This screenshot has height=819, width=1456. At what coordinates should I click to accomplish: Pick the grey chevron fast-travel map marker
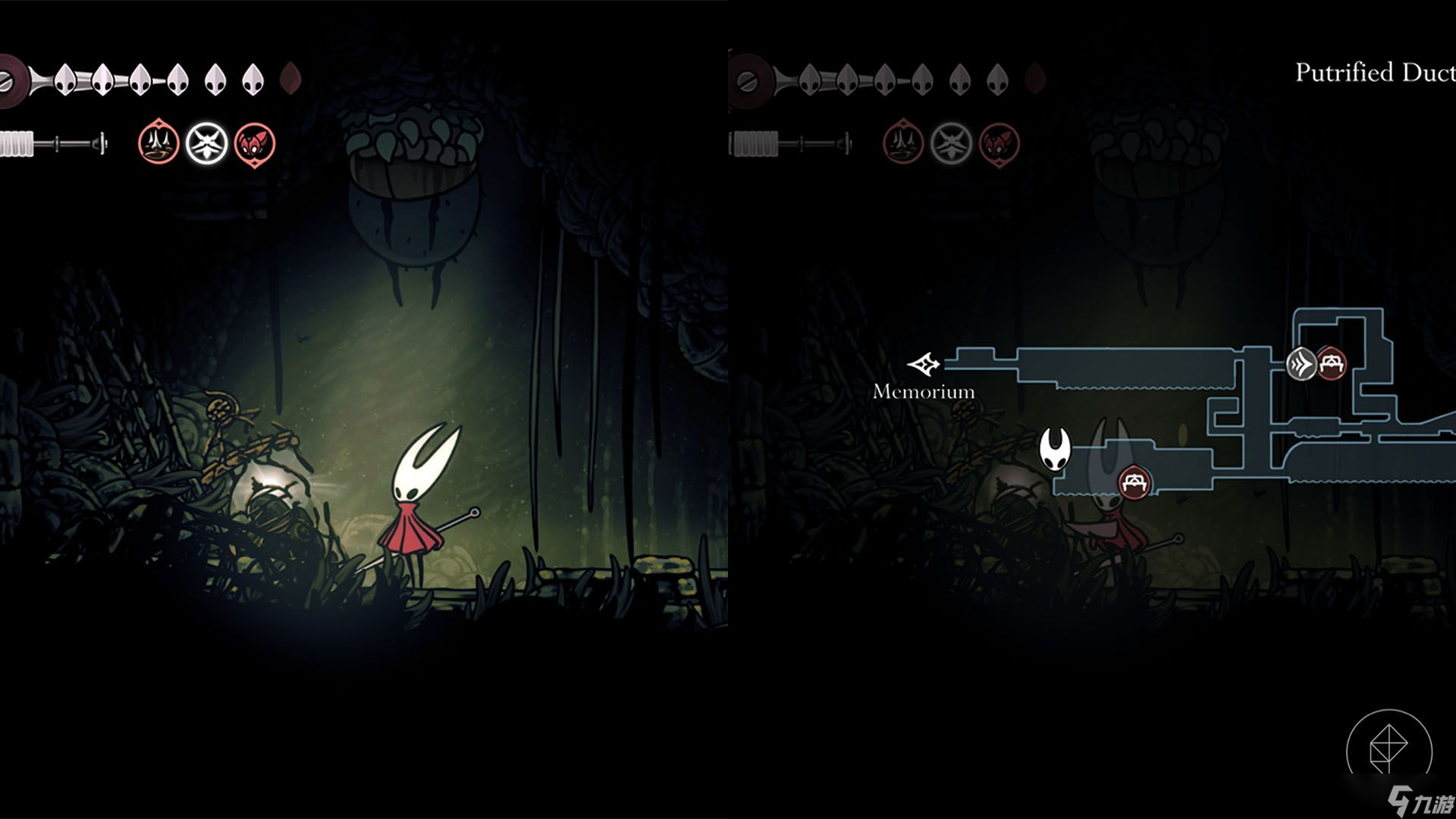[x=1301, y=364]
